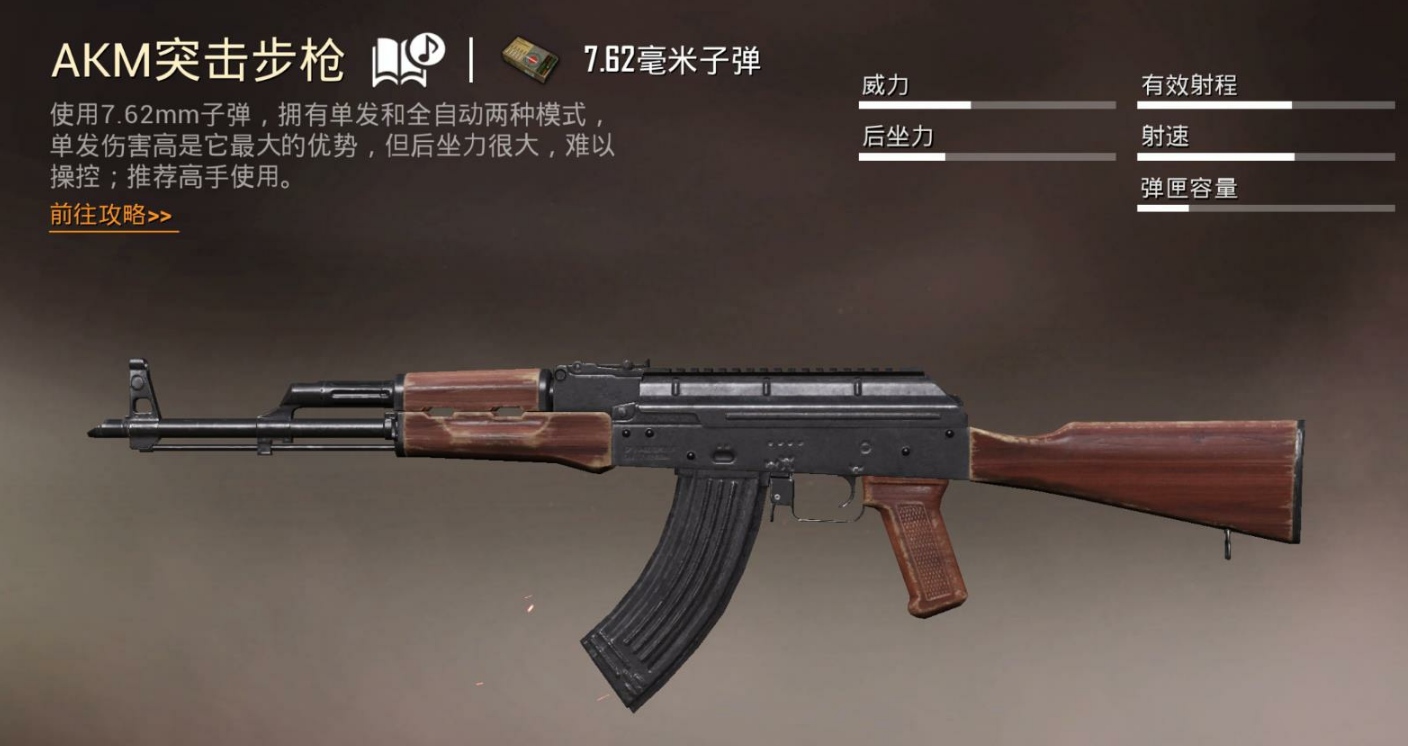Click the front sight of the rifle

pos(140,385)
